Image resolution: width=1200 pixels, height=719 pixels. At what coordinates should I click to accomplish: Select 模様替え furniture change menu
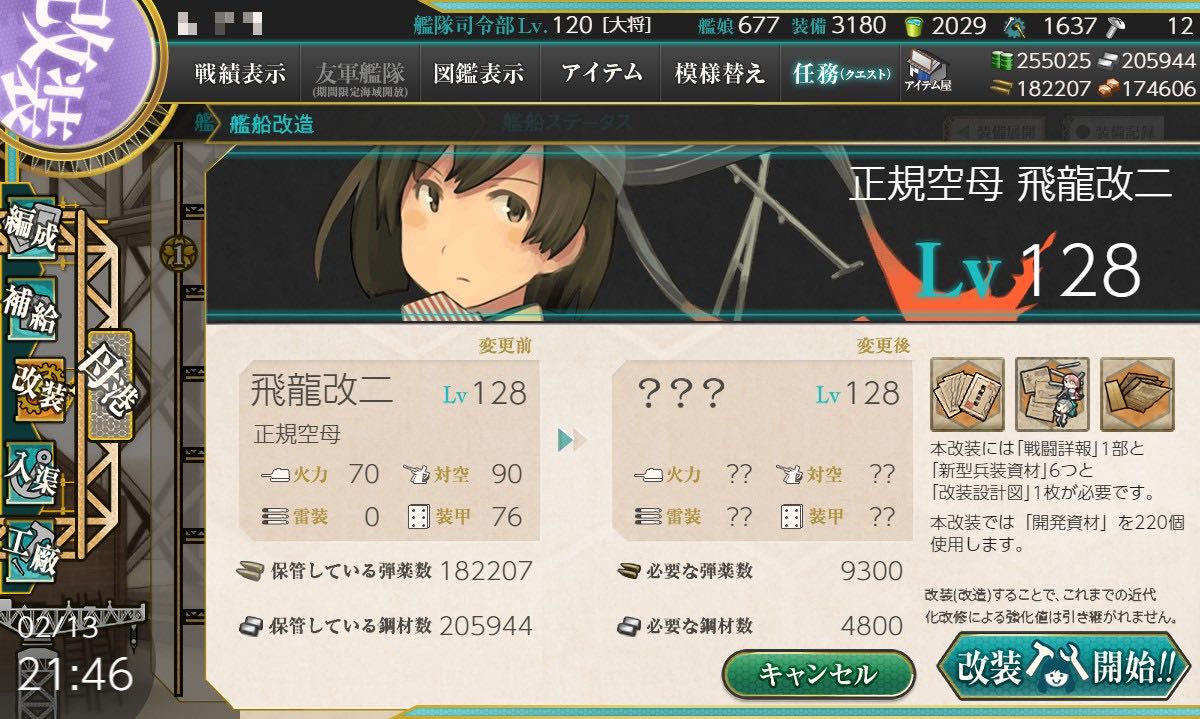tap(719, 74)
